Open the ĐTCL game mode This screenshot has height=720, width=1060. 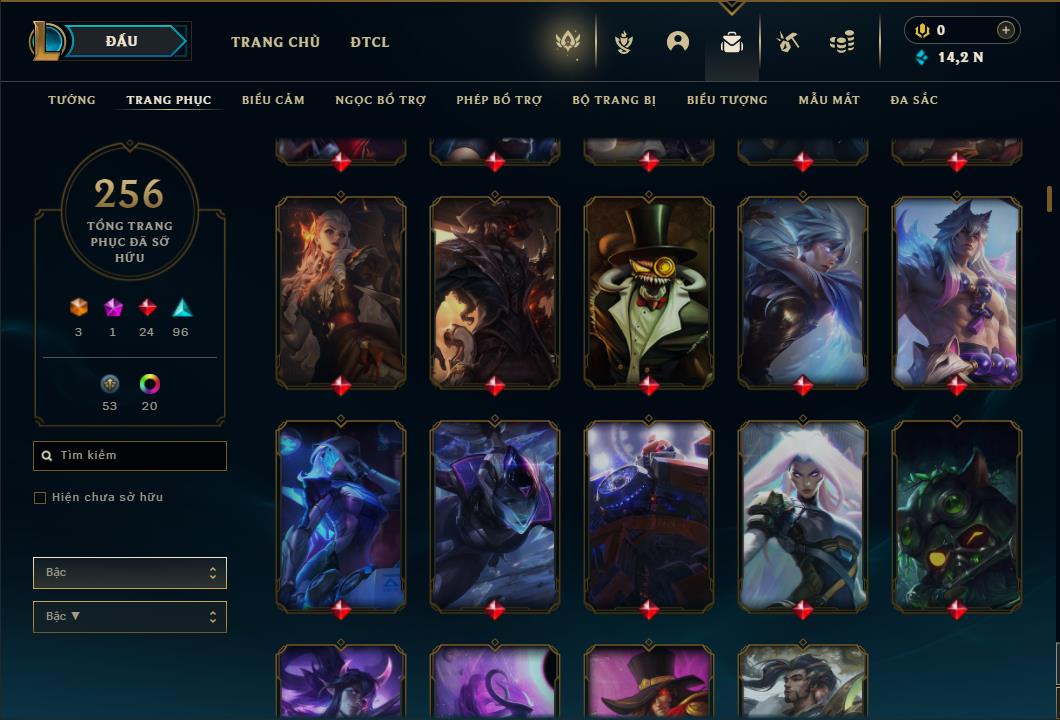coord(370,42)
